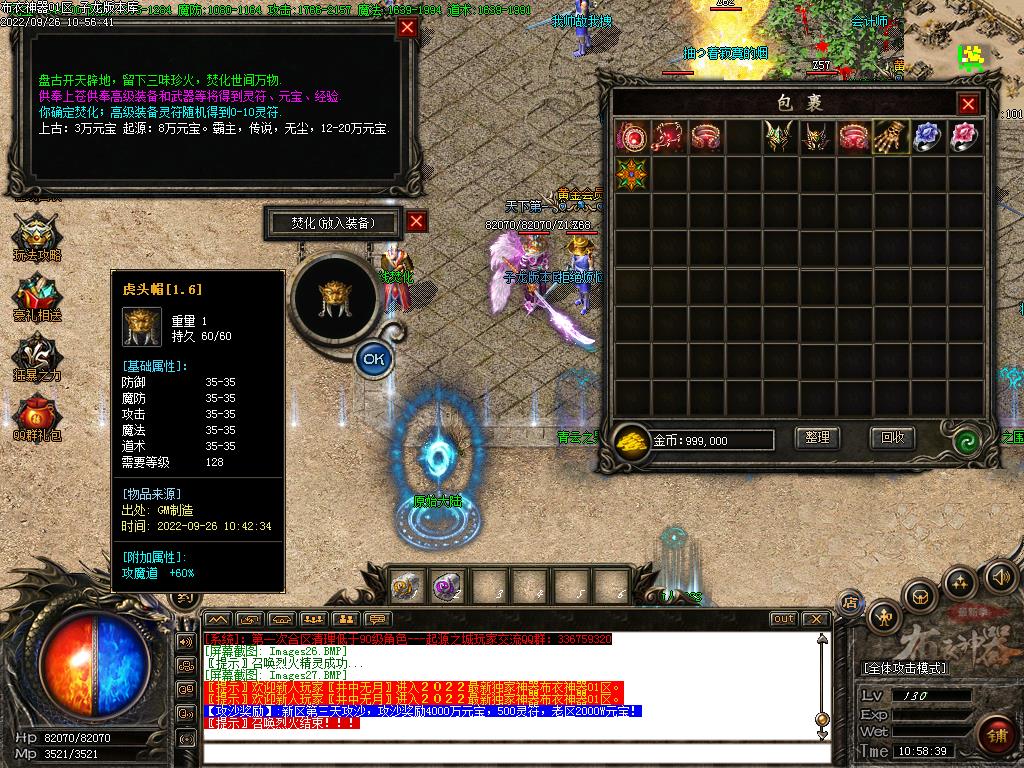Screen dimensions: 1024x768
Task: Close the 焚化 incineration panel
Action: (x=417, y=222)
